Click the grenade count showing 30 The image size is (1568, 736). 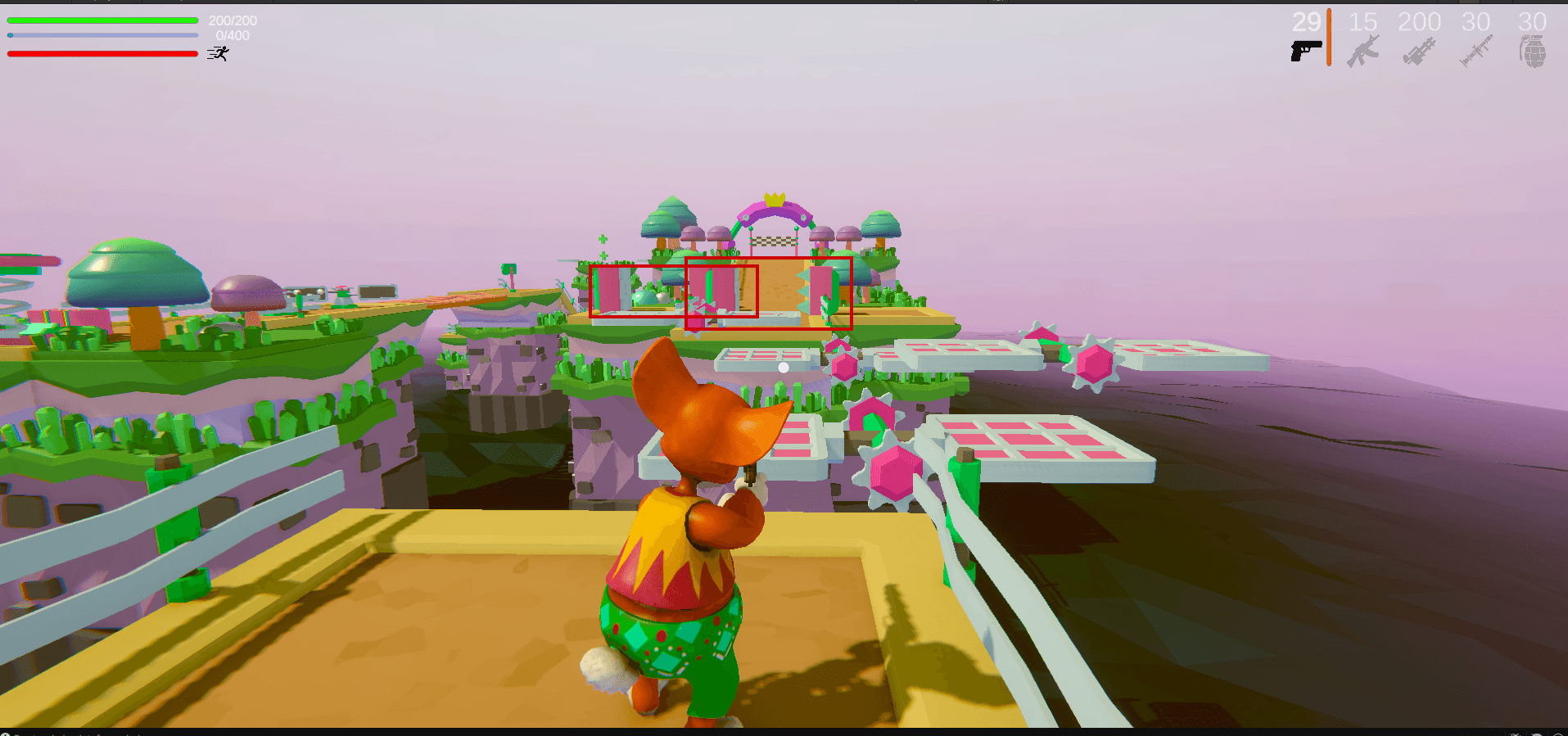click(x=1531, y=22)
